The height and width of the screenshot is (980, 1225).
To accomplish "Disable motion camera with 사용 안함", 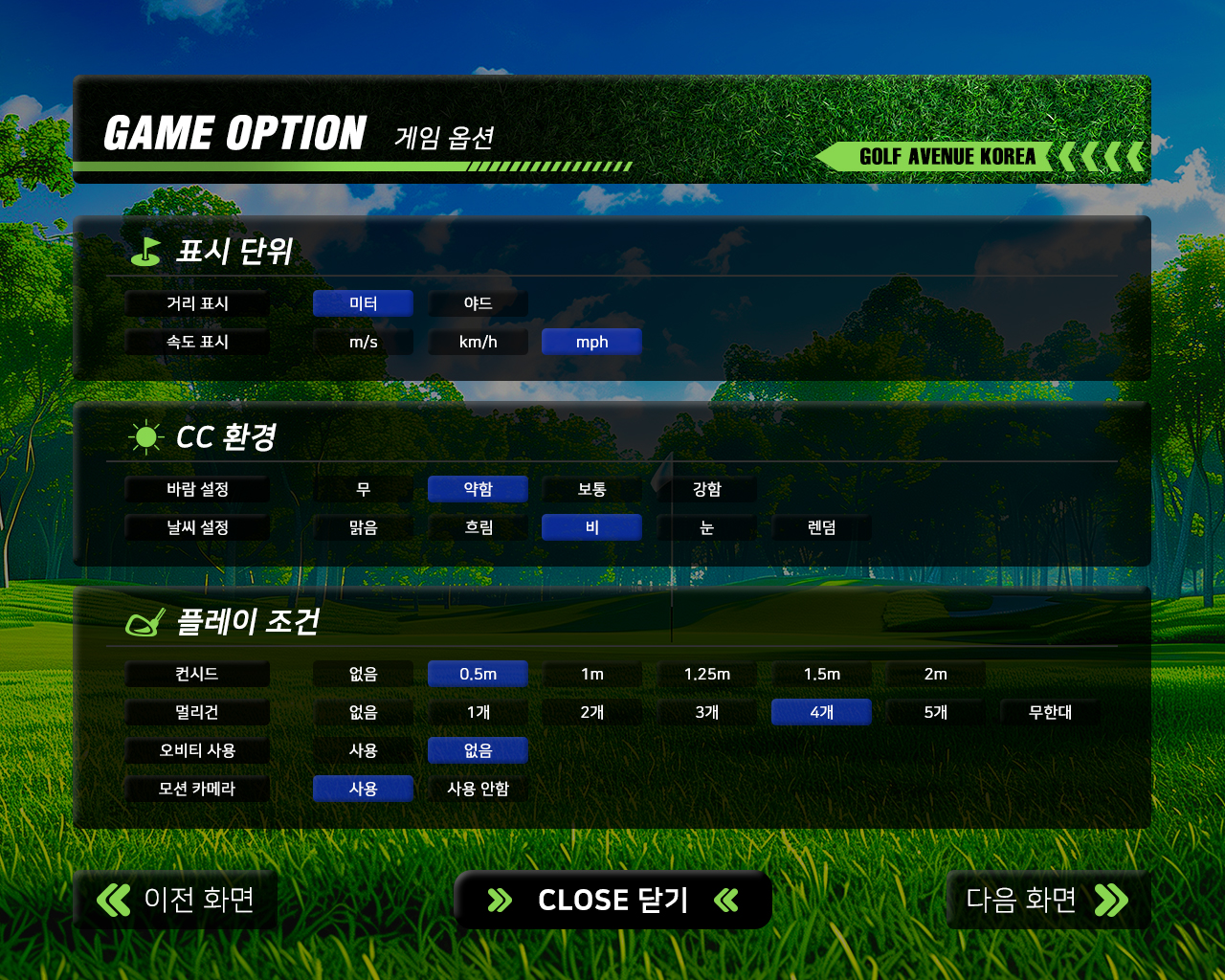I will [x=478, y=789].
